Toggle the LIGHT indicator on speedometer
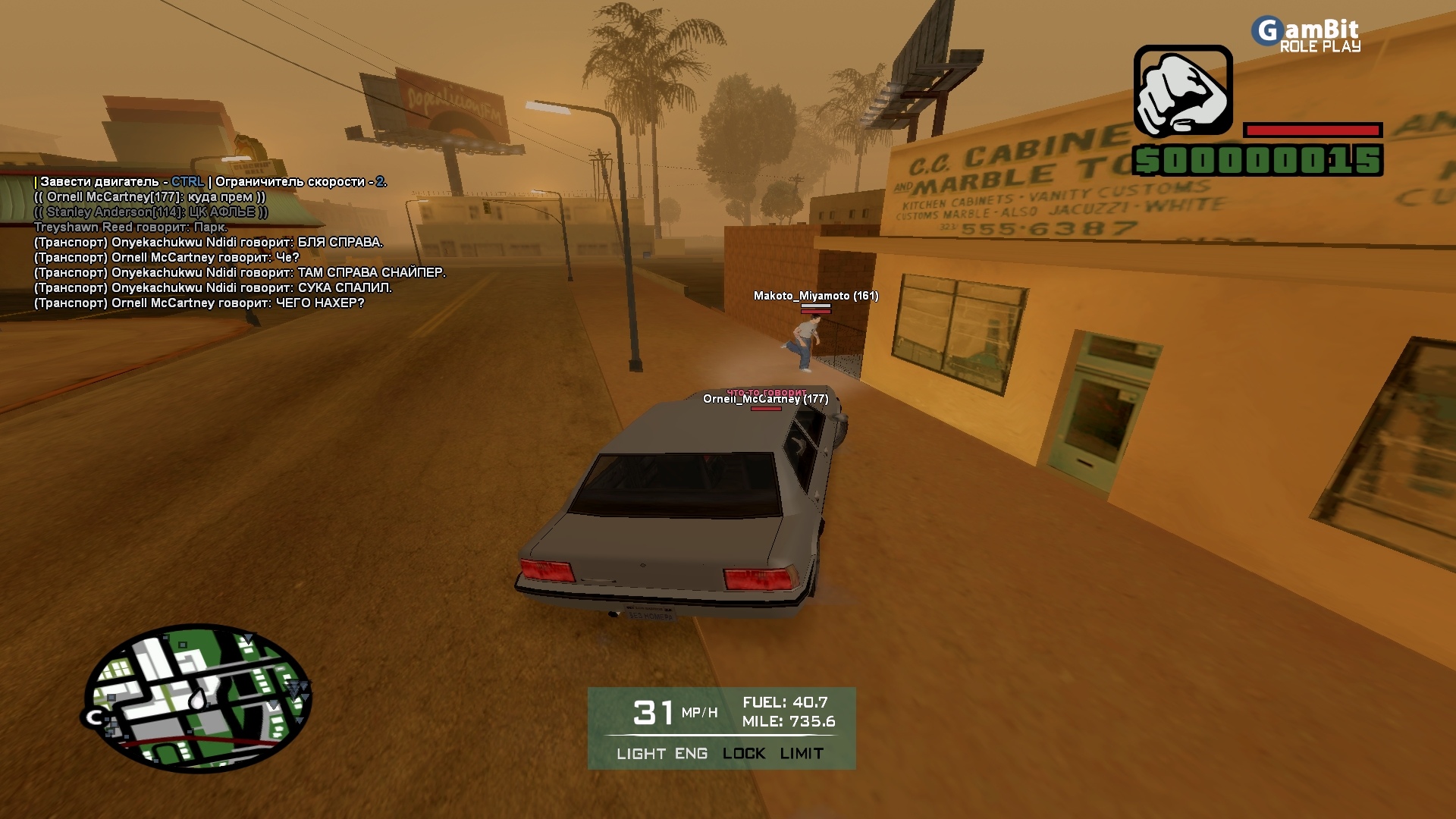Screen dimensions: 1456x819 click(641, 754)
